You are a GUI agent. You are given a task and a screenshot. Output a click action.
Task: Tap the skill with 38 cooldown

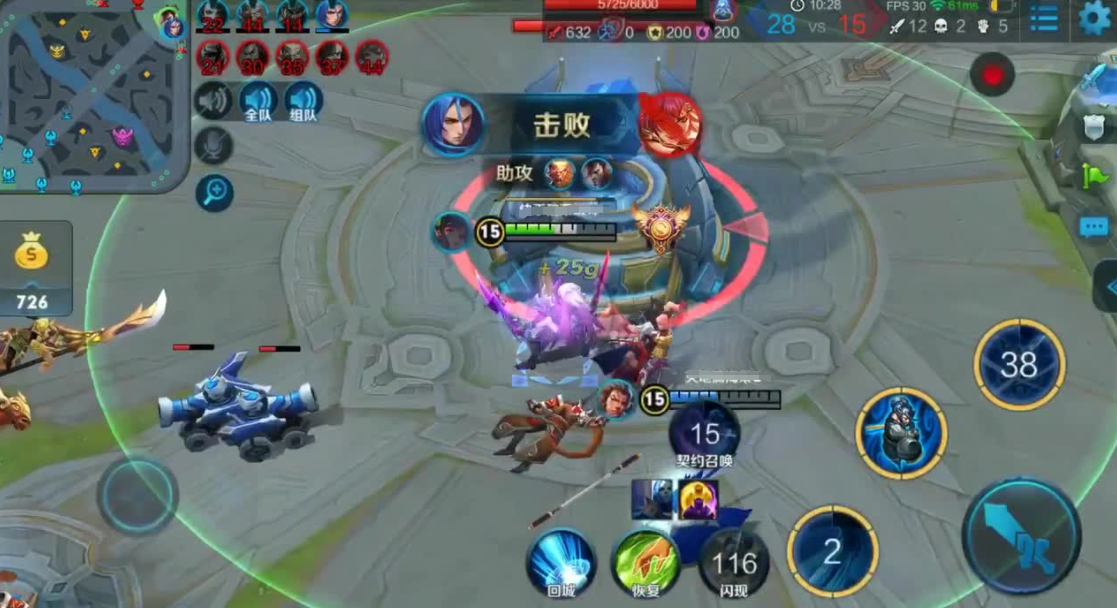pos(1019,365)
